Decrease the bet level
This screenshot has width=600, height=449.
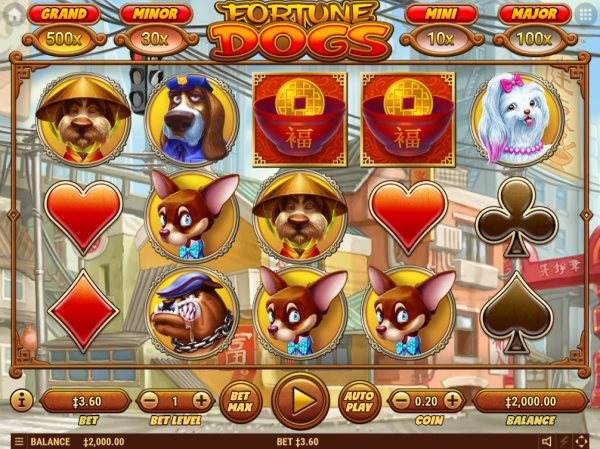[x=147, y=401]
